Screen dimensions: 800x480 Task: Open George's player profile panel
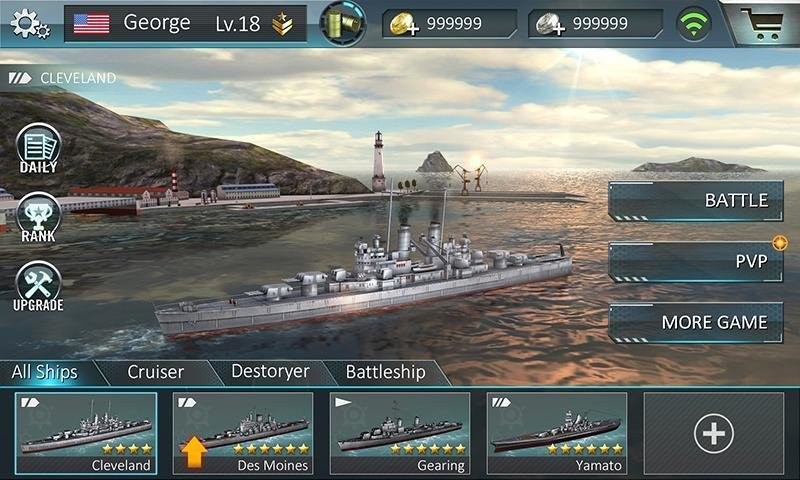pos(185,23)
